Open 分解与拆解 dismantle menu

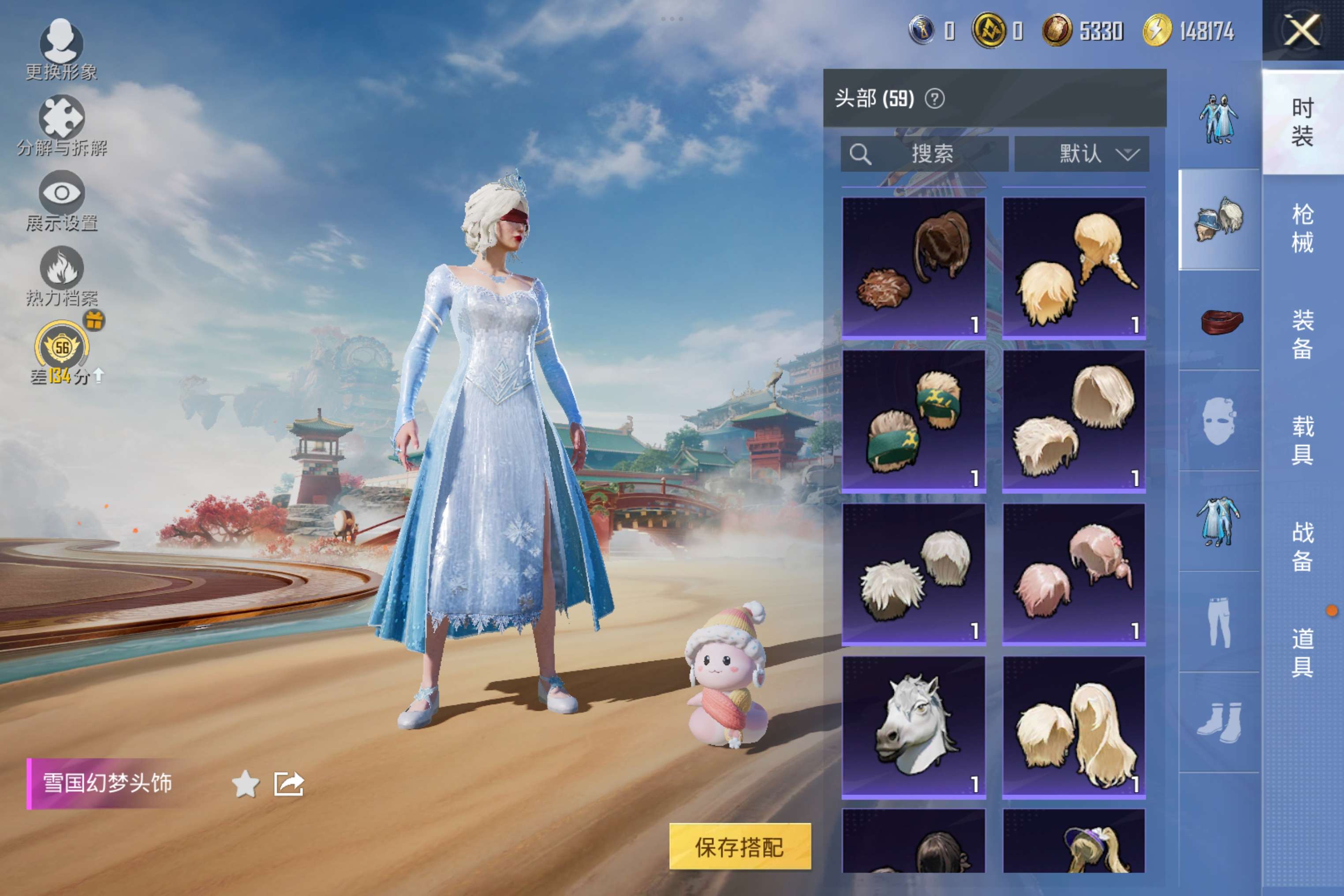pyautogui.click(x=62, y=125)
